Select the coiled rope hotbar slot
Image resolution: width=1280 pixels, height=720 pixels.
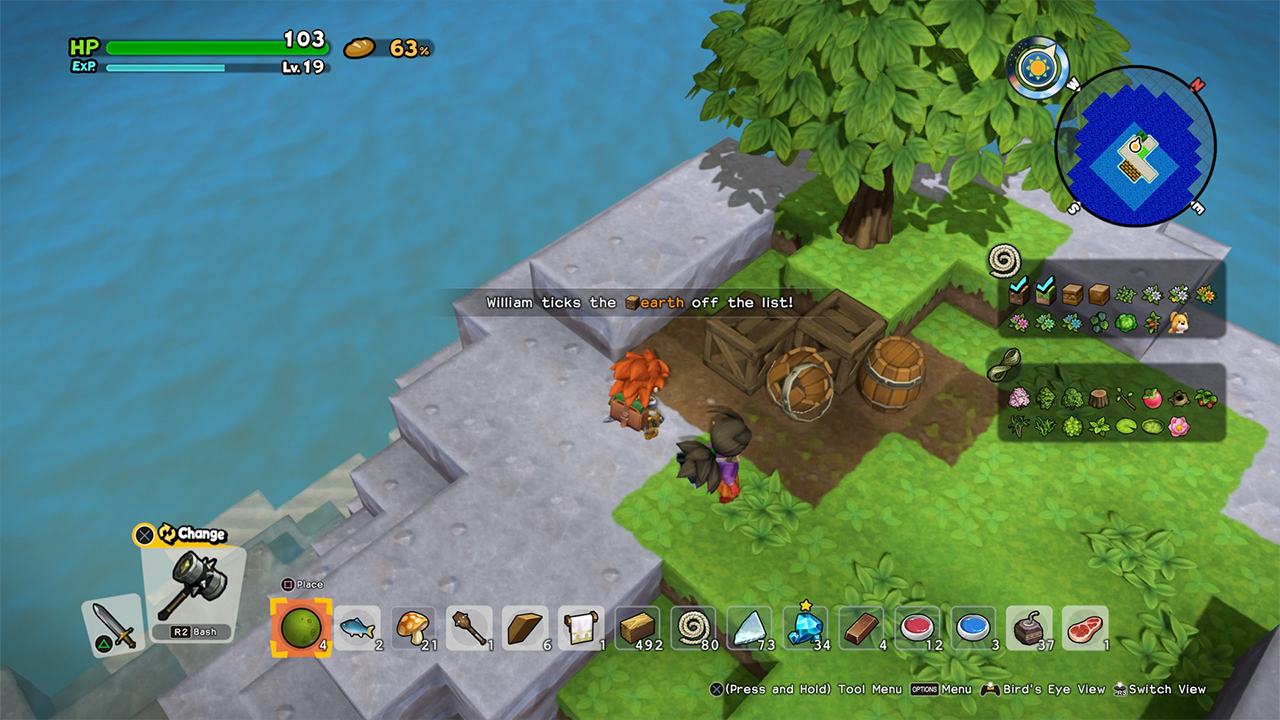coord(693,627)
